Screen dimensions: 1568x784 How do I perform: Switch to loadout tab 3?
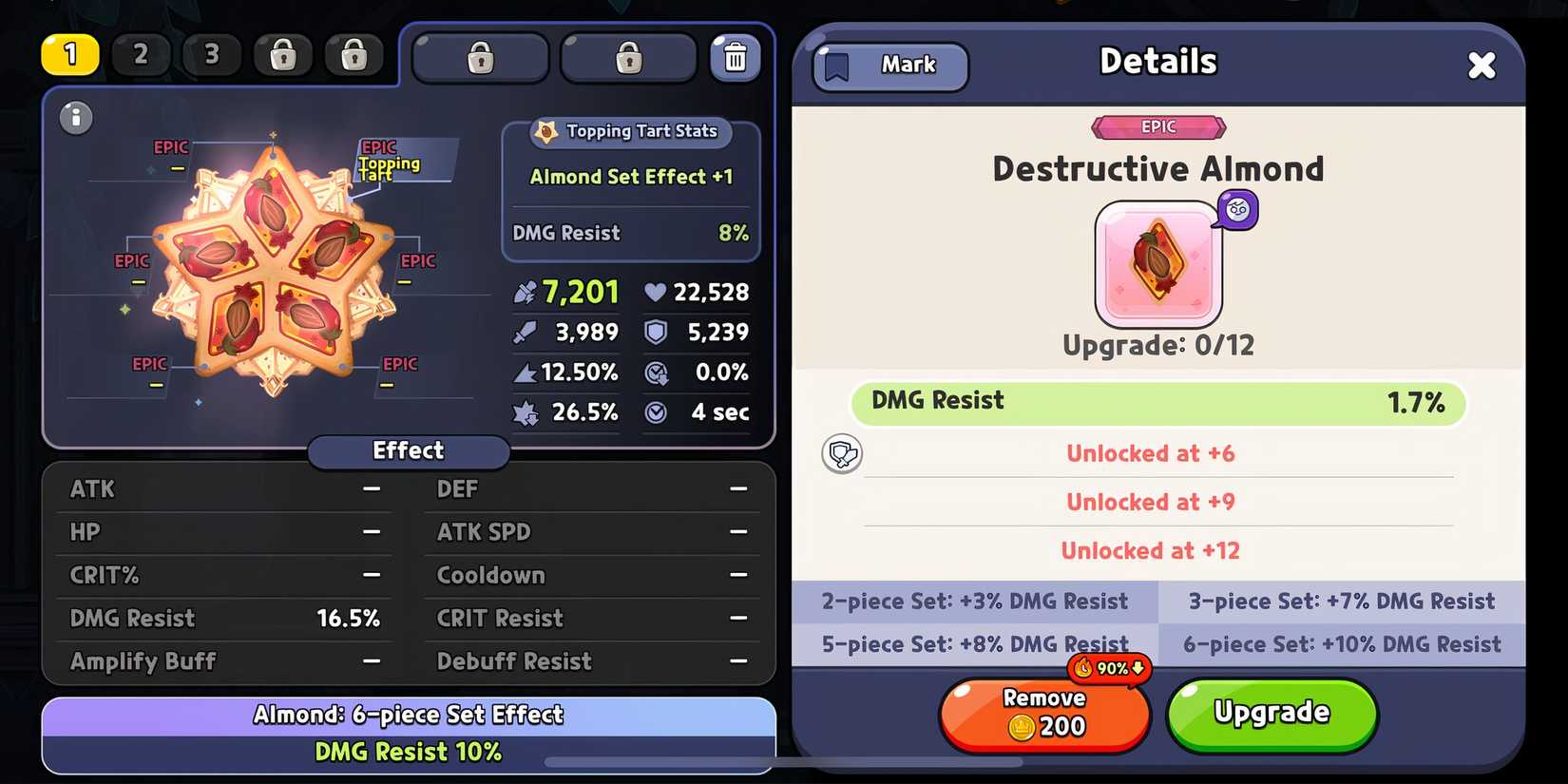point(212,55)
